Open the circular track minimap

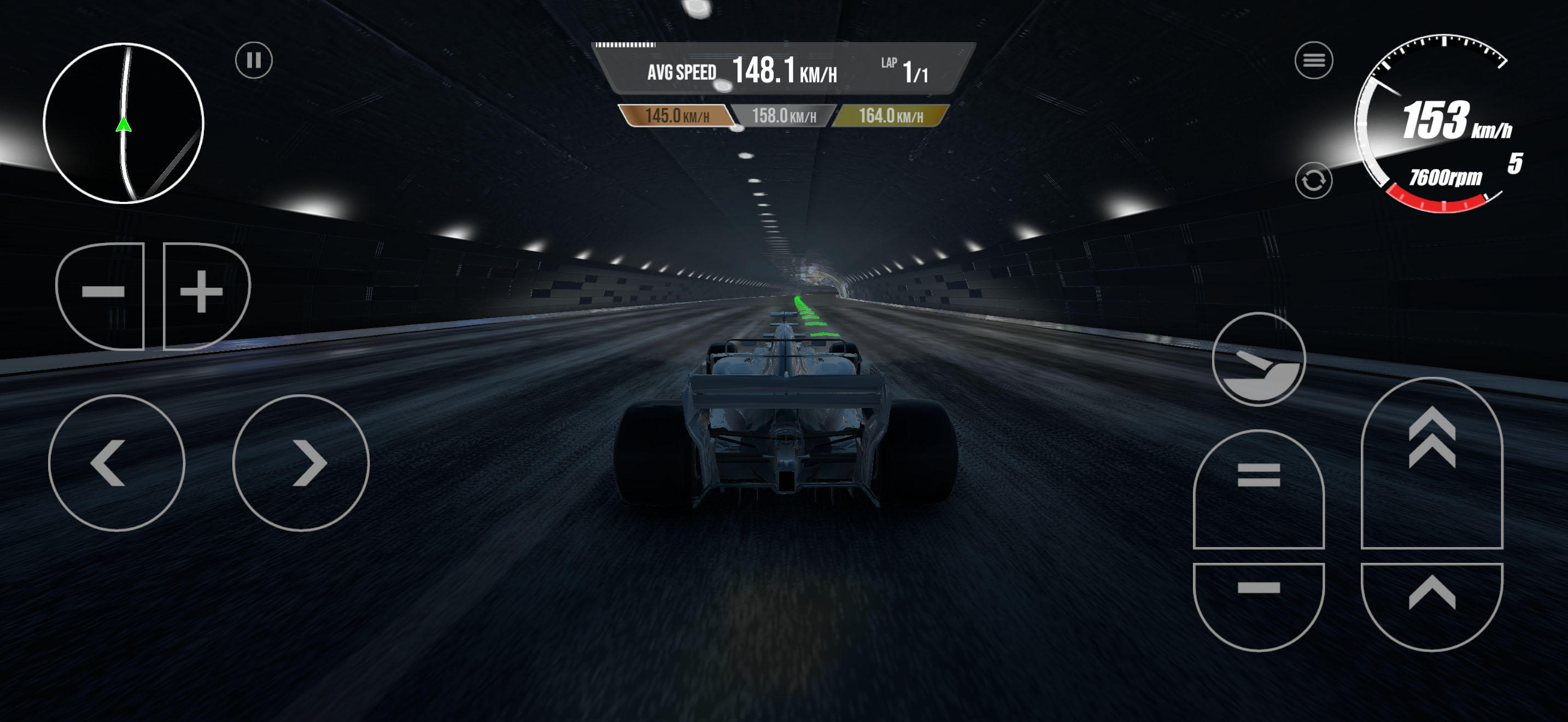124,123
